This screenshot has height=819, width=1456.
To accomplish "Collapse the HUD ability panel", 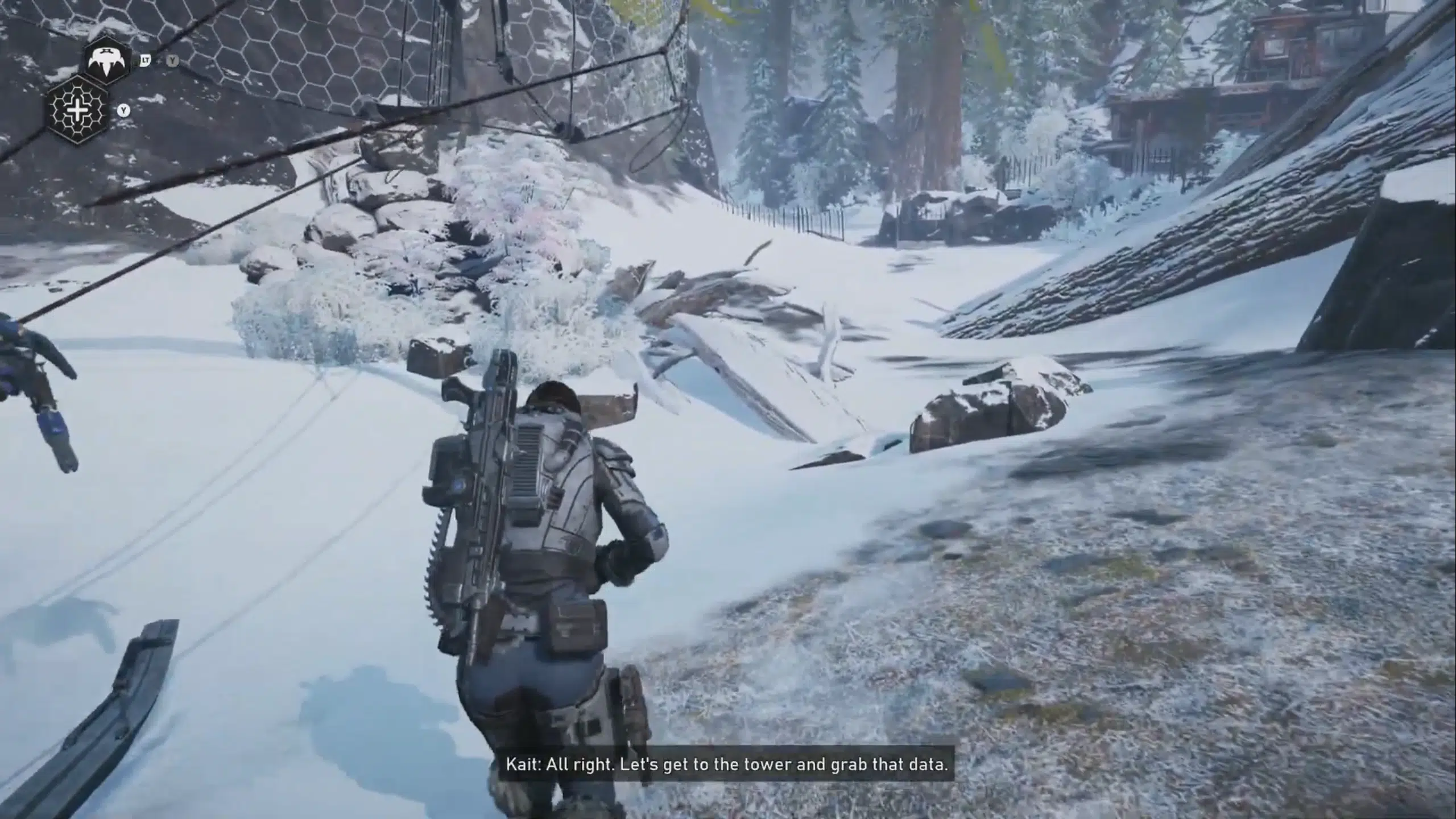I will (x=94, y=85).
